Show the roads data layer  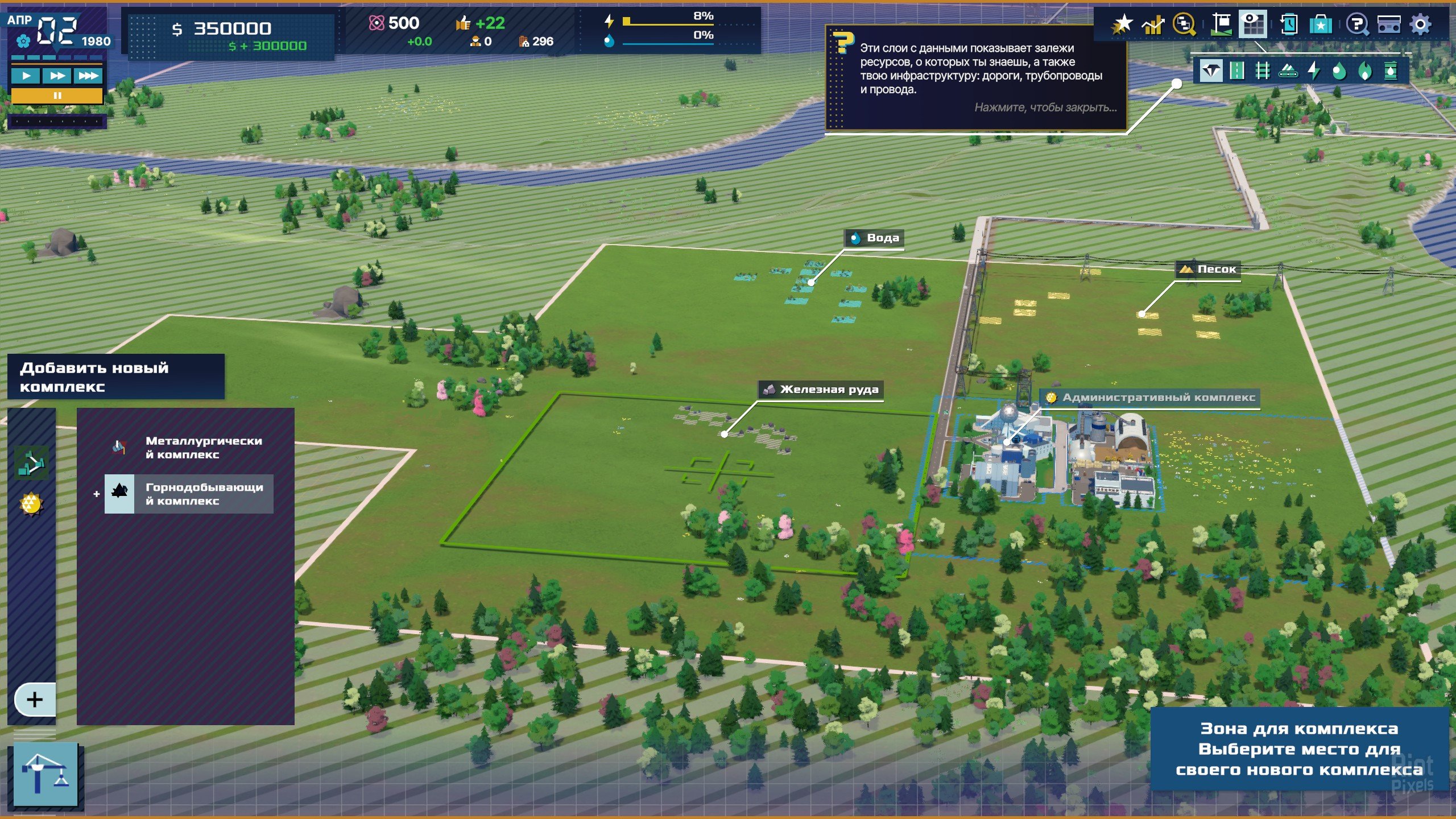point(1236,71)
